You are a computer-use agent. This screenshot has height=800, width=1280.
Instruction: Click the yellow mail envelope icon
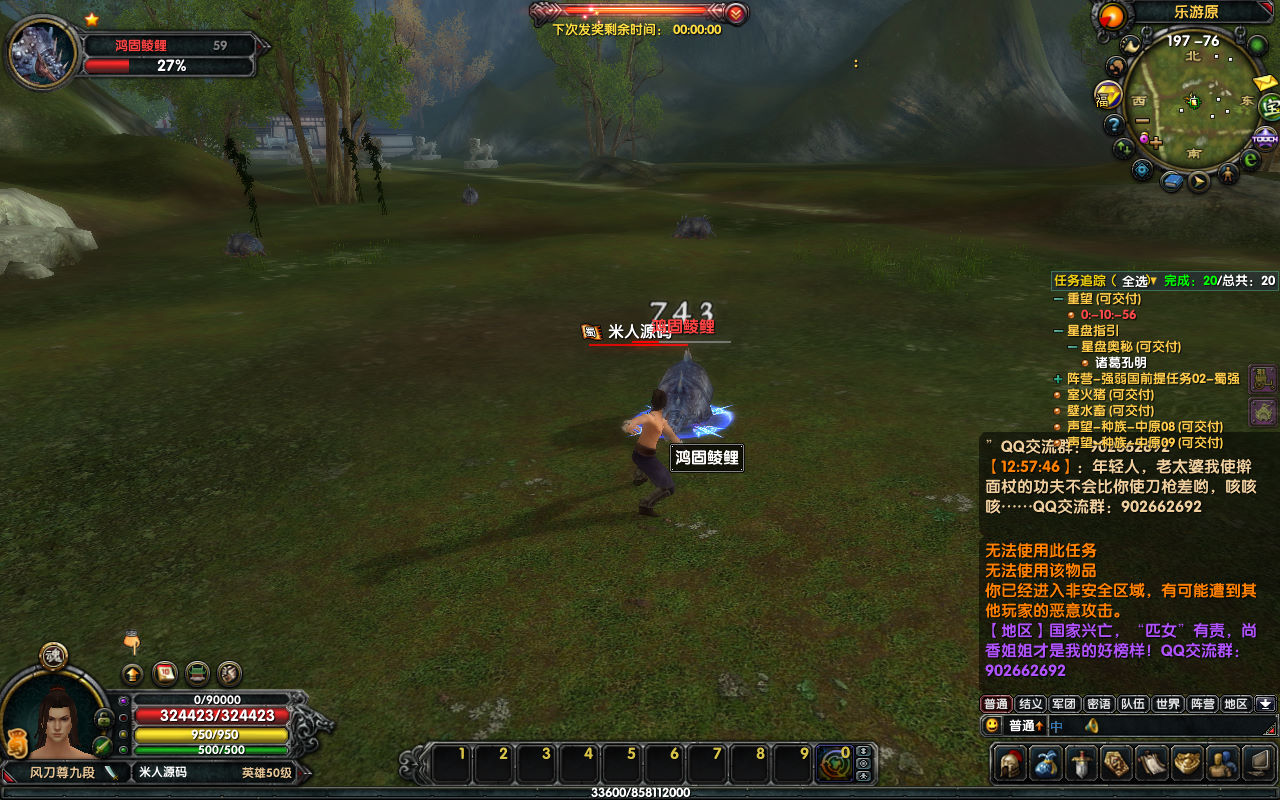[x=1264, y=82]
